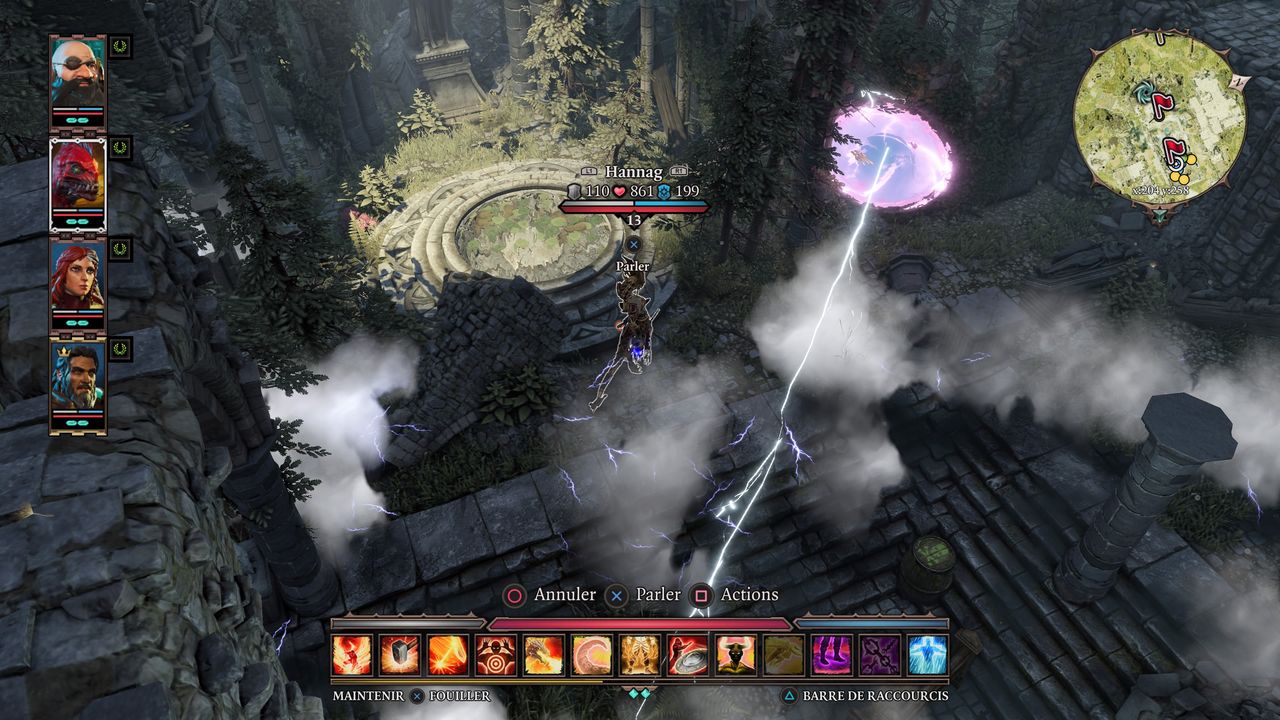
Task: Activate the golden glowing figure skill
Action: (640, 655)
